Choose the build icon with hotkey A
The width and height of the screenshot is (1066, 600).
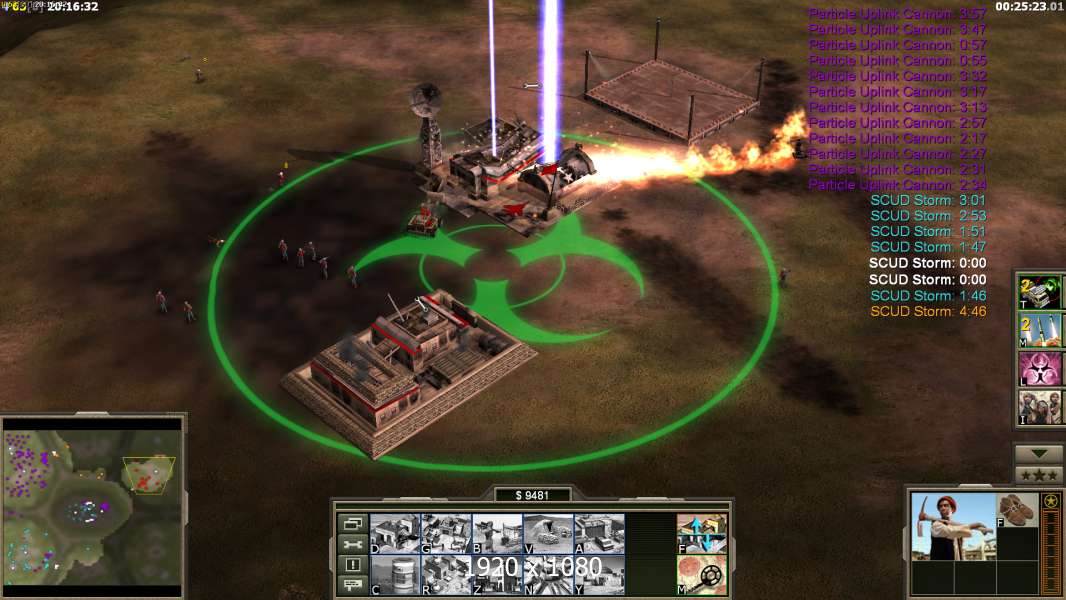[599, 533]
